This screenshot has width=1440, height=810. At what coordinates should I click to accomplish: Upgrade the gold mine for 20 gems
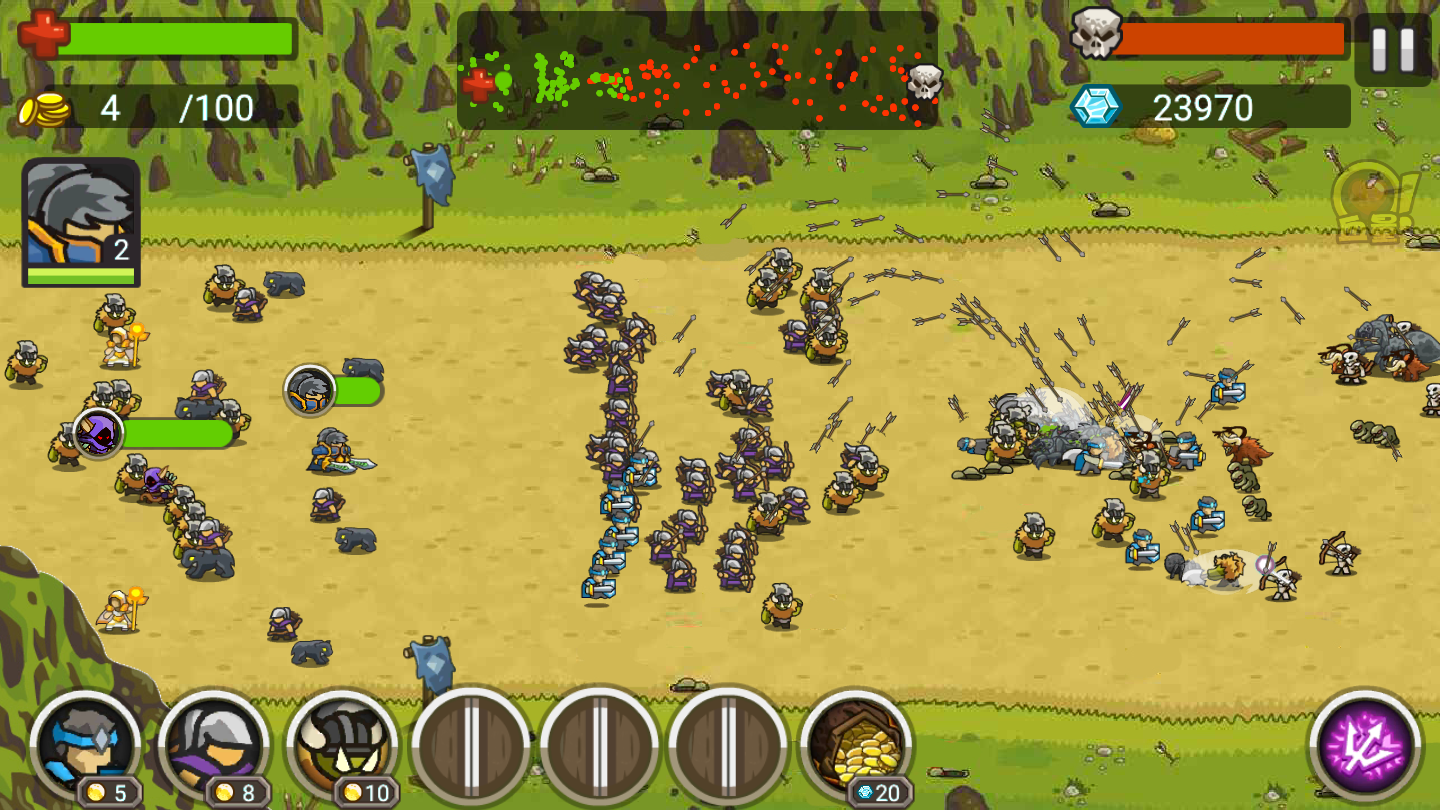[x=856, y=745]
